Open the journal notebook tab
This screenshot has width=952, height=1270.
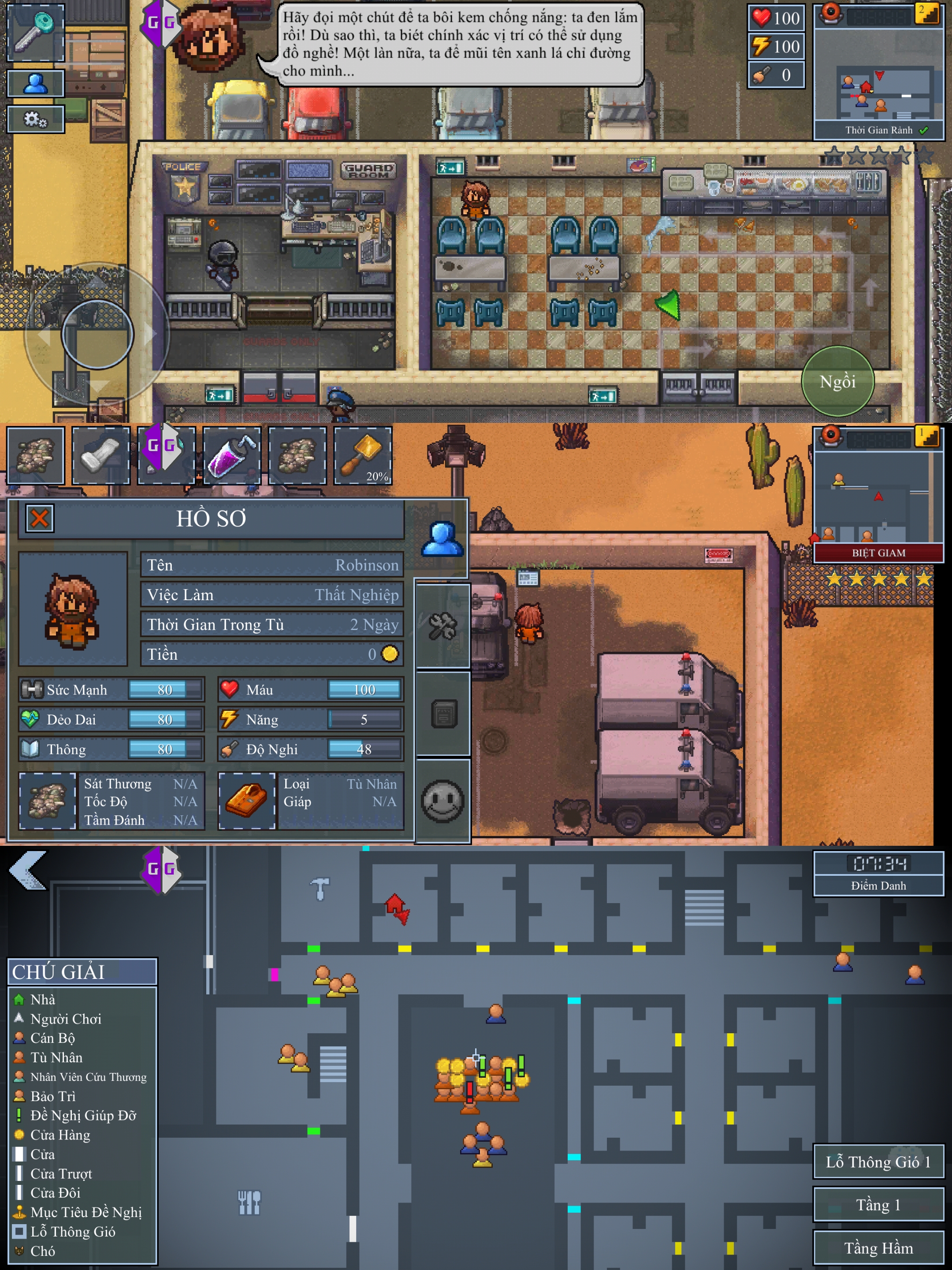tap(443, 713)
